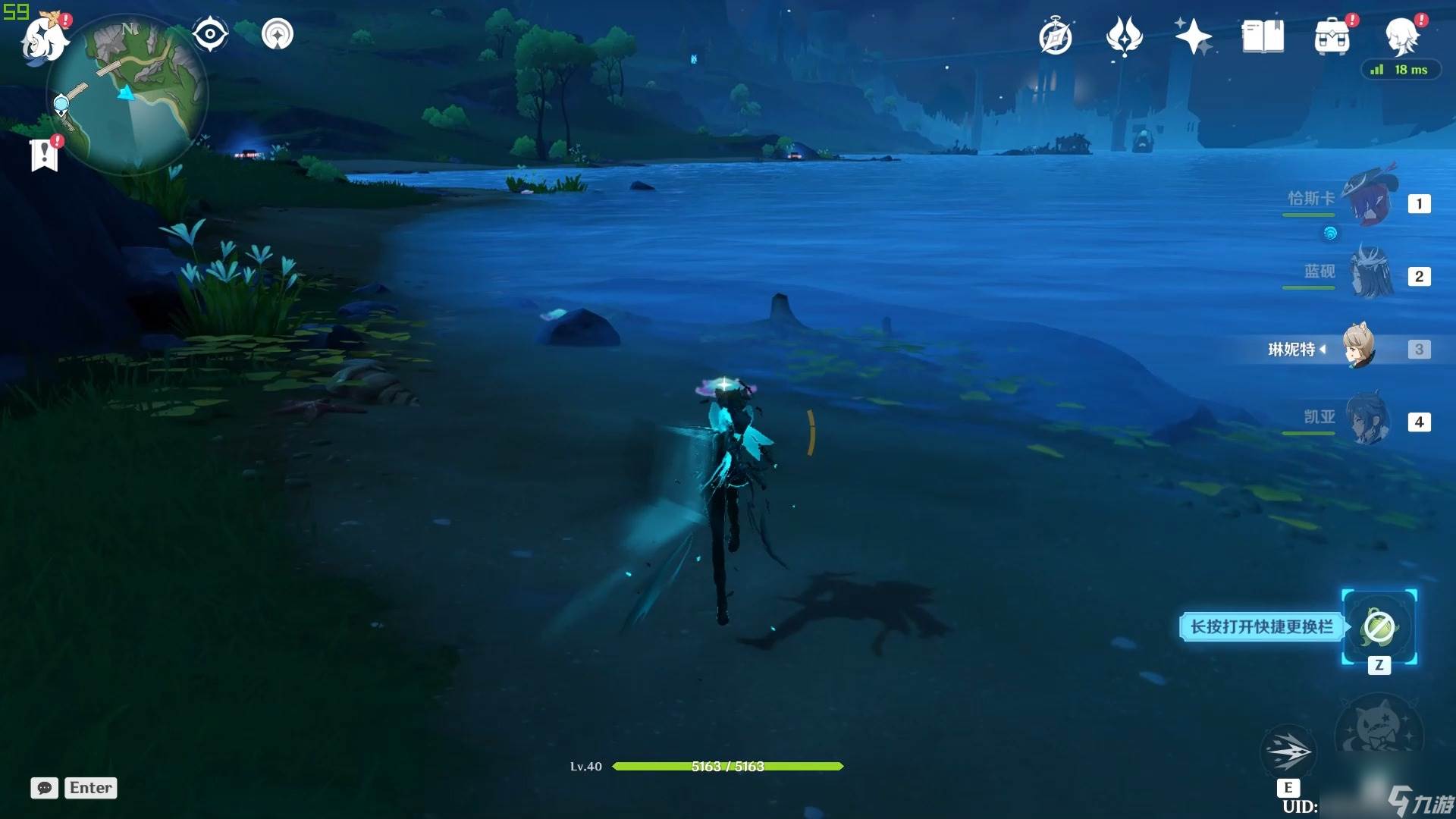Screen dimensions: 1456x819
Task: Open the compass adventure handbook icon
Action: [x=1056, y=36]
